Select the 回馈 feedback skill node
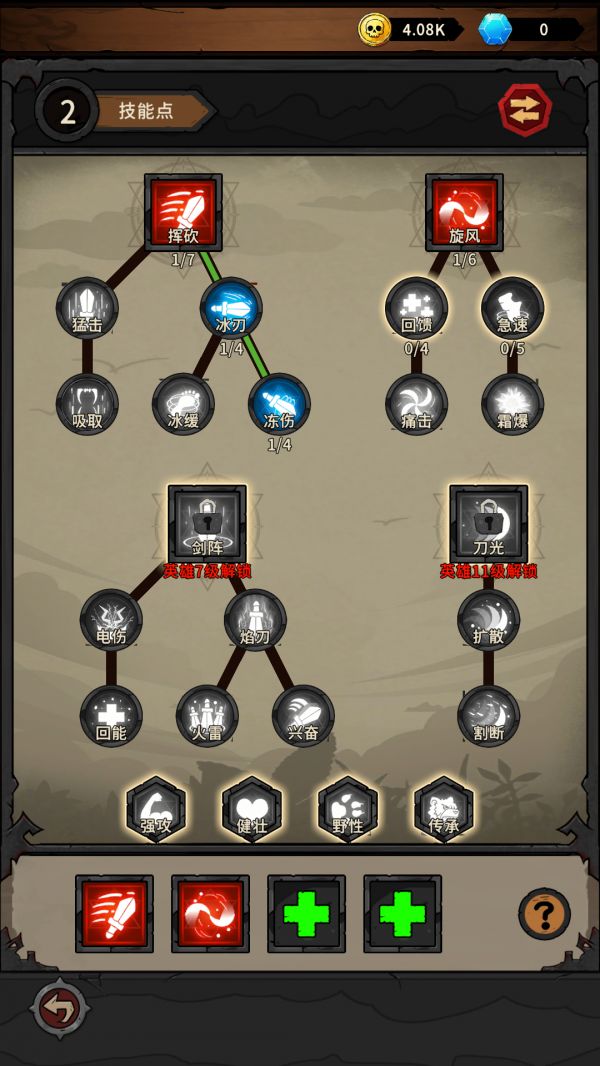The height and width of the screenshot is (1066, 600). coord(416,307)
